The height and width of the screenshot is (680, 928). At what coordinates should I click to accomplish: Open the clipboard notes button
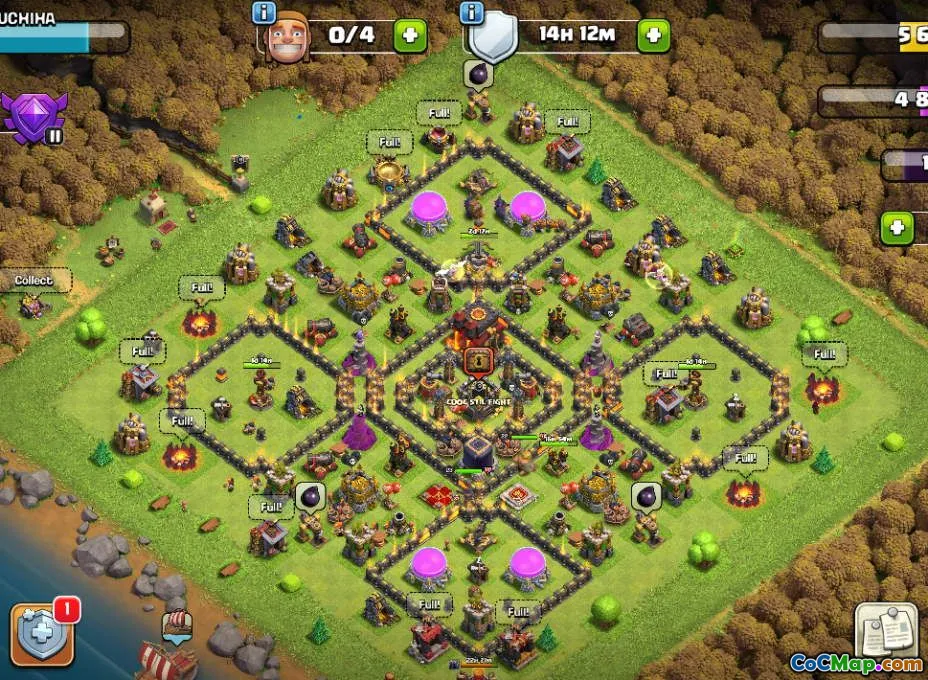[x=886, y=630]
